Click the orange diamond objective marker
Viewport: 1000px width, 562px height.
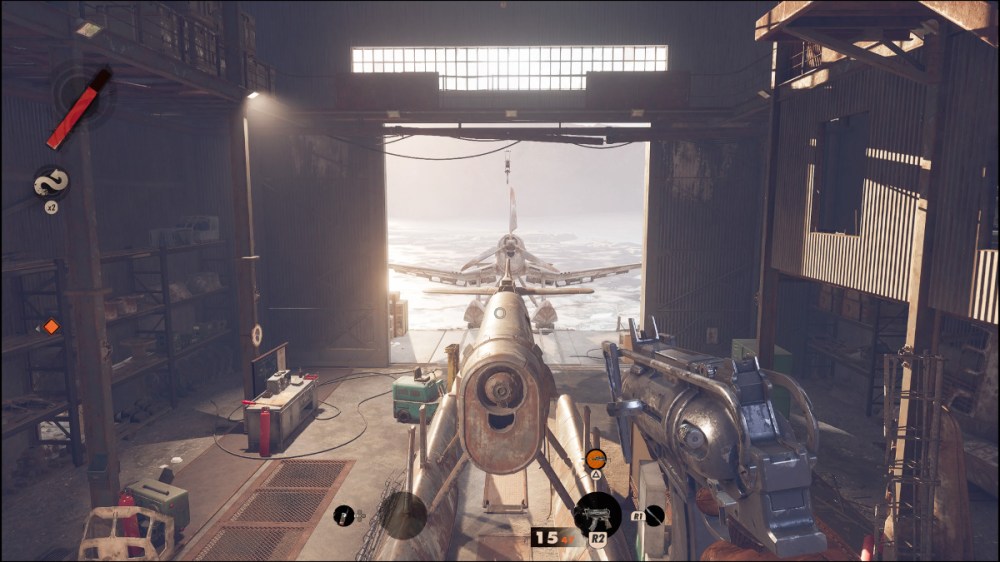click(x=51, y=326)
